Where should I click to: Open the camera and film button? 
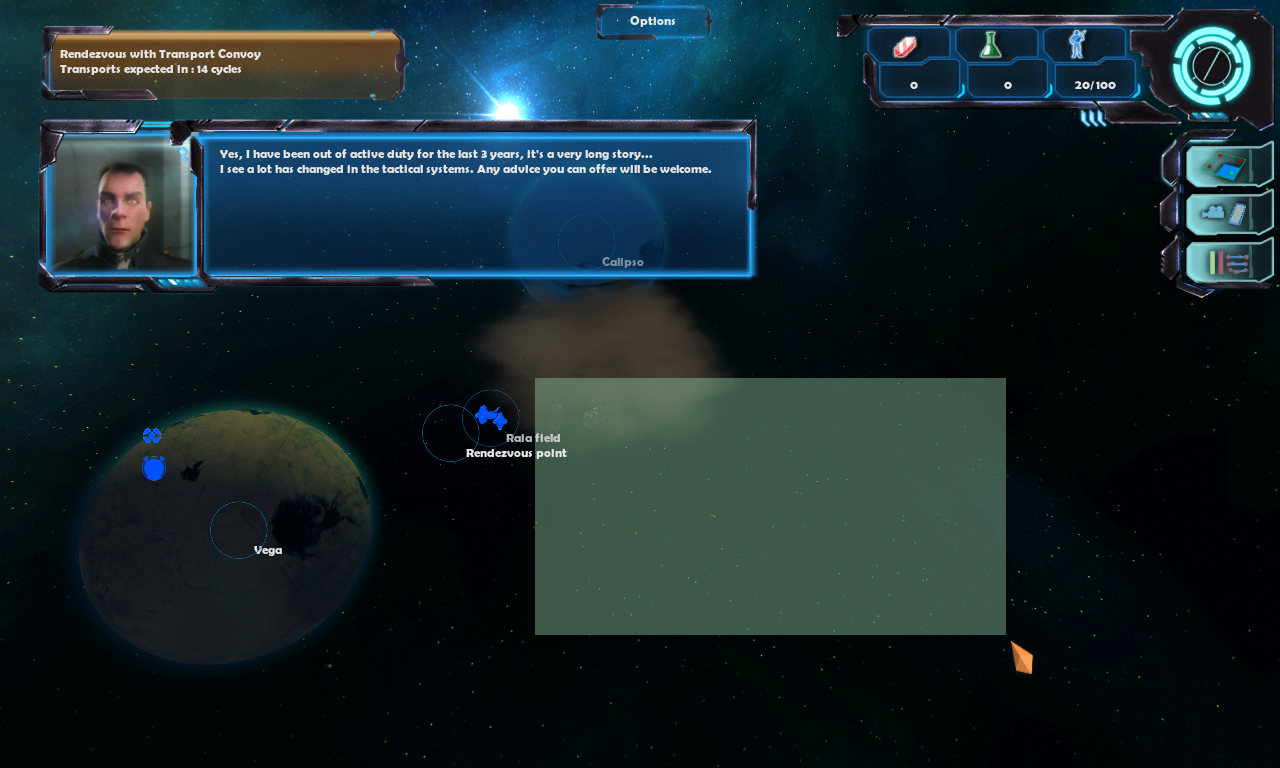[x=1228, y=213]
